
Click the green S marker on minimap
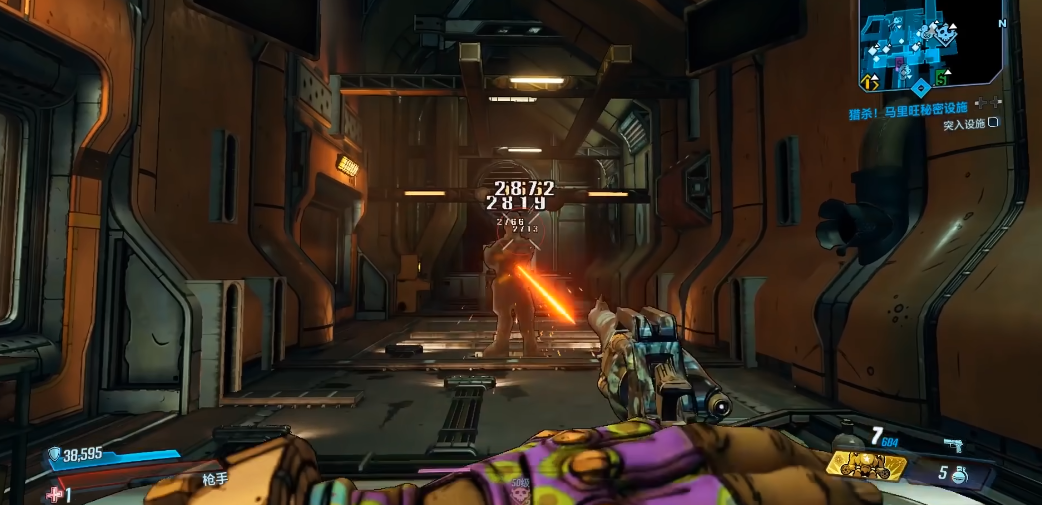click(x=941, y=78)
